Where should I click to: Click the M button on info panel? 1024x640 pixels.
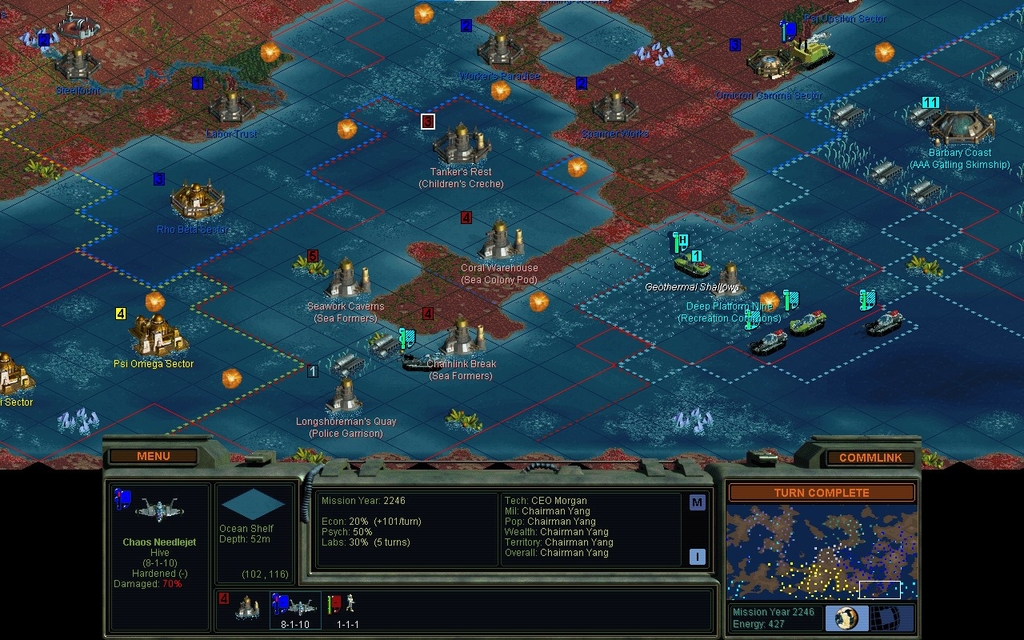tap(697, 503)
